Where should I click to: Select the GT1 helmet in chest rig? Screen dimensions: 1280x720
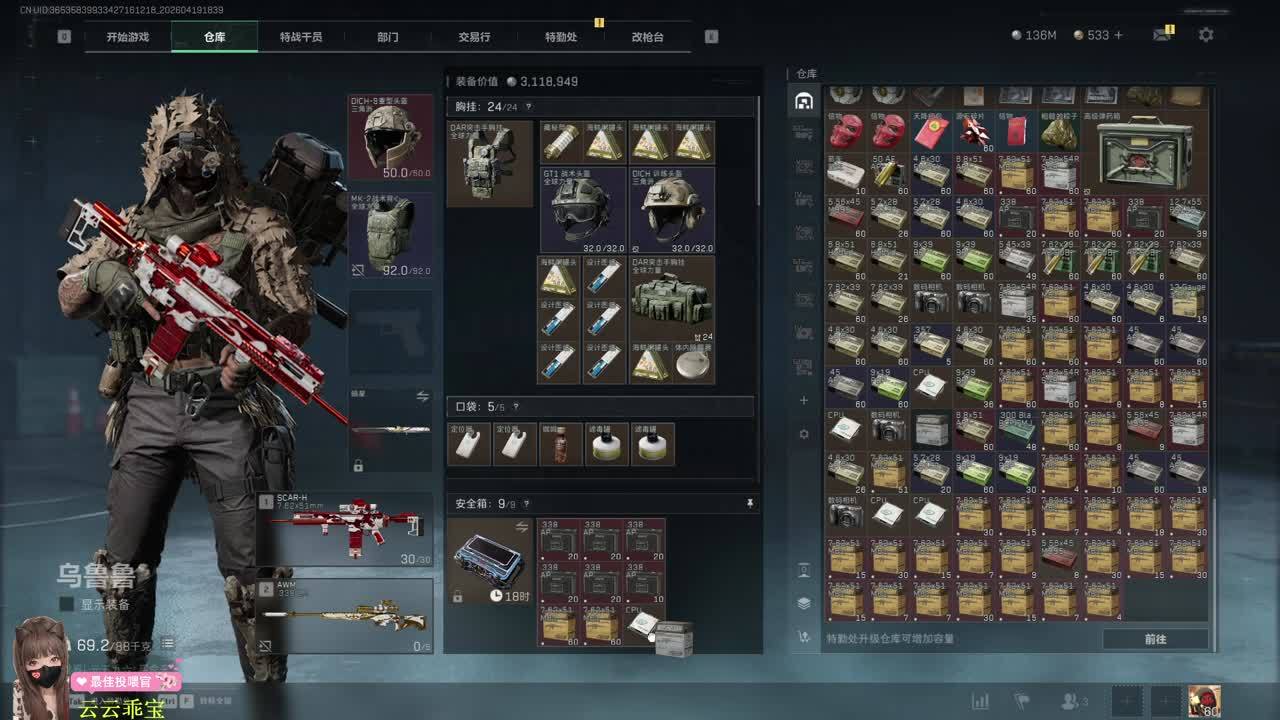click(583, 210)
